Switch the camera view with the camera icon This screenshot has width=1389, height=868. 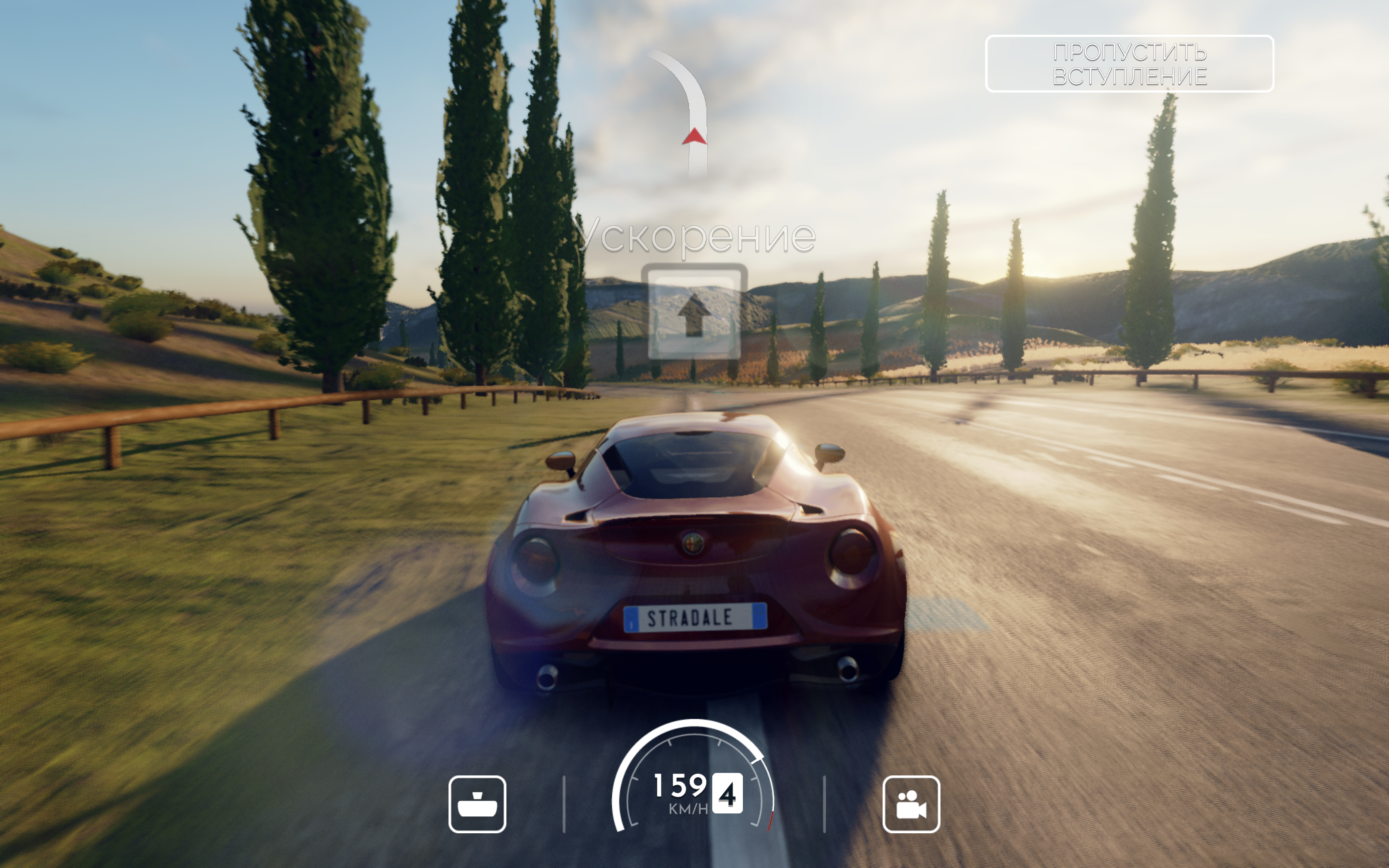tap(911, 804)
